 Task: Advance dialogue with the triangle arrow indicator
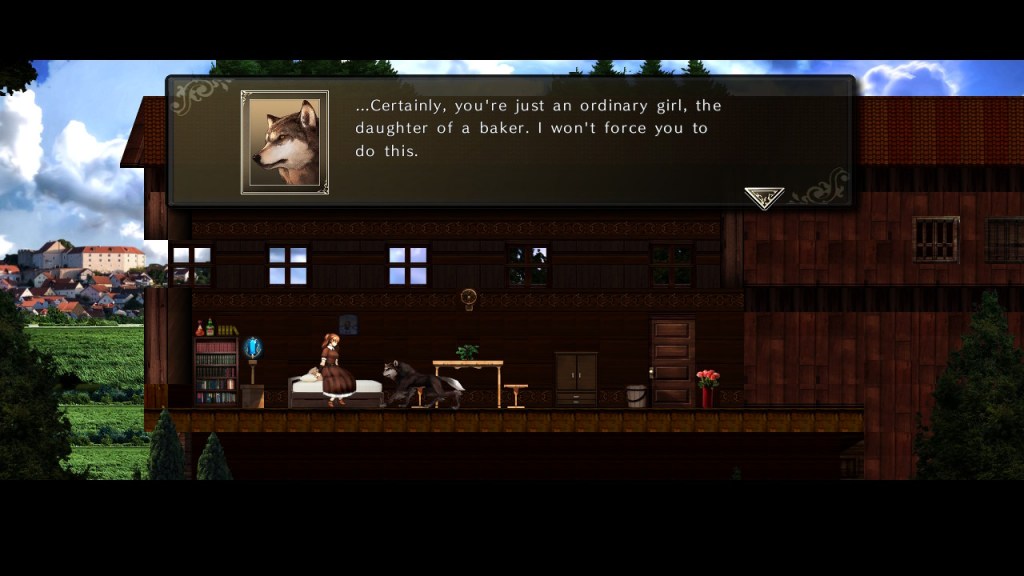click(764, 197)
